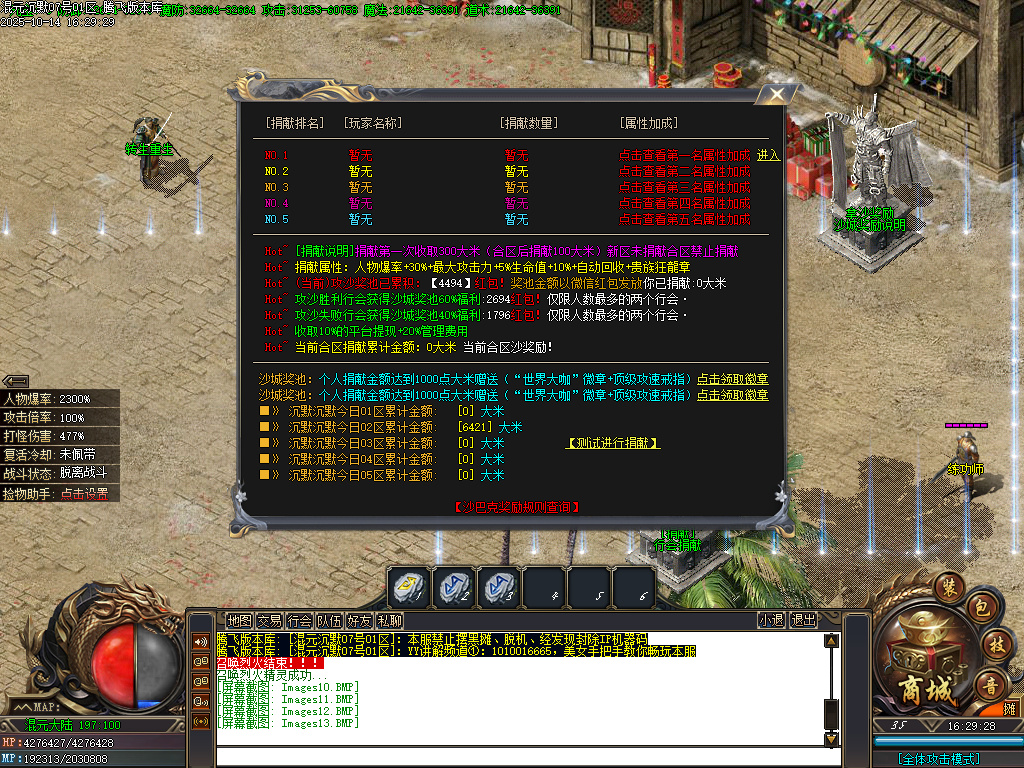The image size is (1024, 768).
Task: Open the 私聊 private chat button
Action: point(389,620)
